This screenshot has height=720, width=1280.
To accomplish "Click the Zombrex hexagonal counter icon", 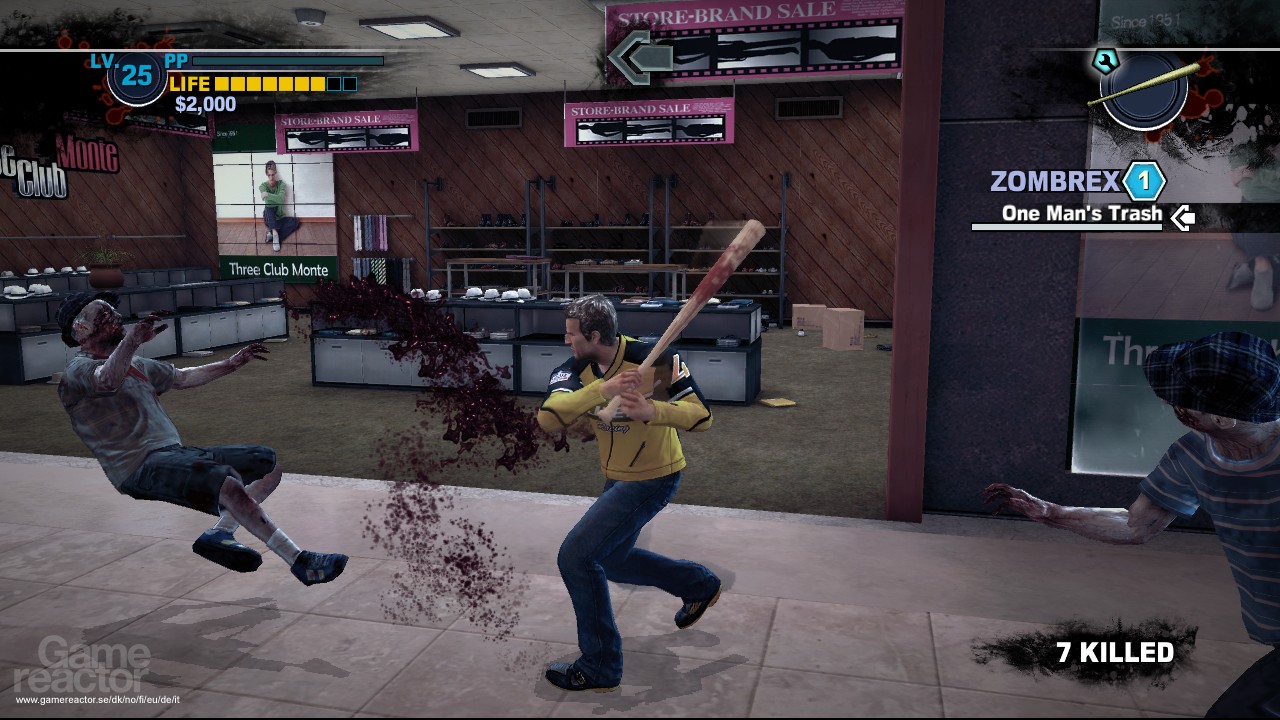I will pos(1144,181).
